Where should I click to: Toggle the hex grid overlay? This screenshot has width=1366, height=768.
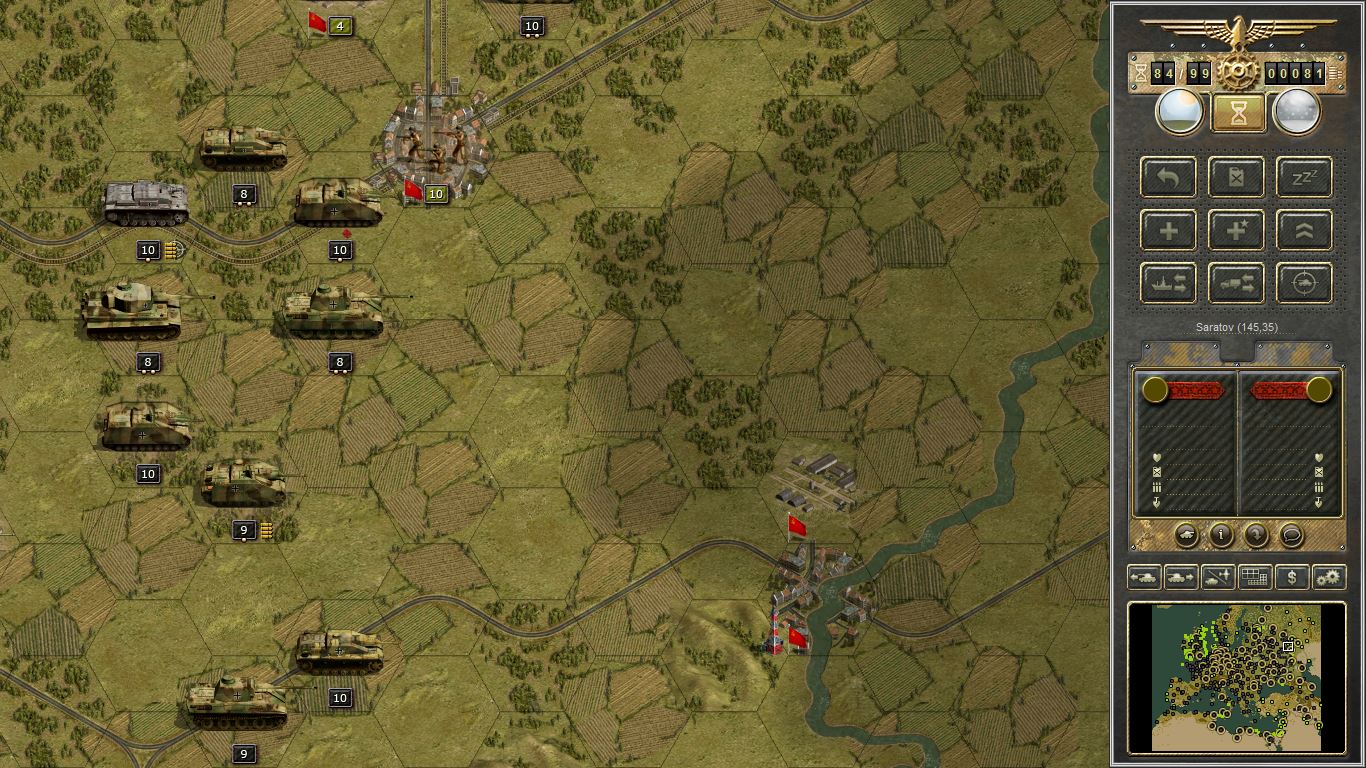[1254, 577]
